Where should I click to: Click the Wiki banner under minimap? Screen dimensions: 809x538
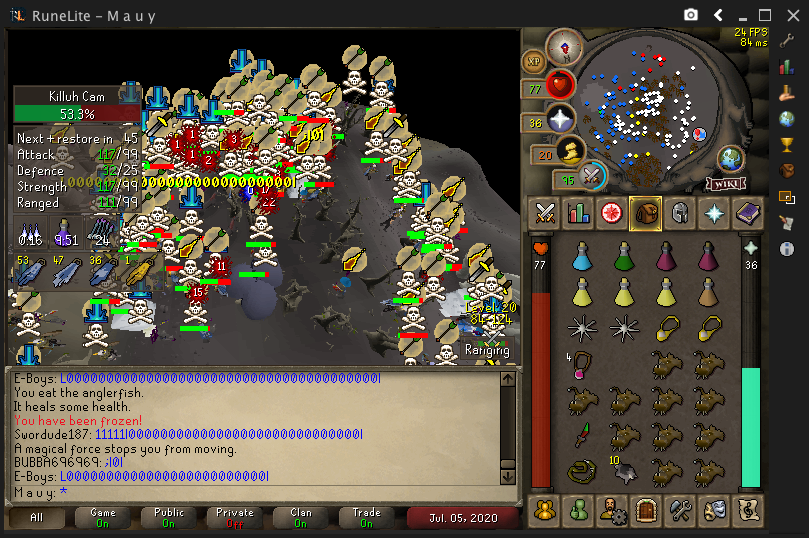725,183
